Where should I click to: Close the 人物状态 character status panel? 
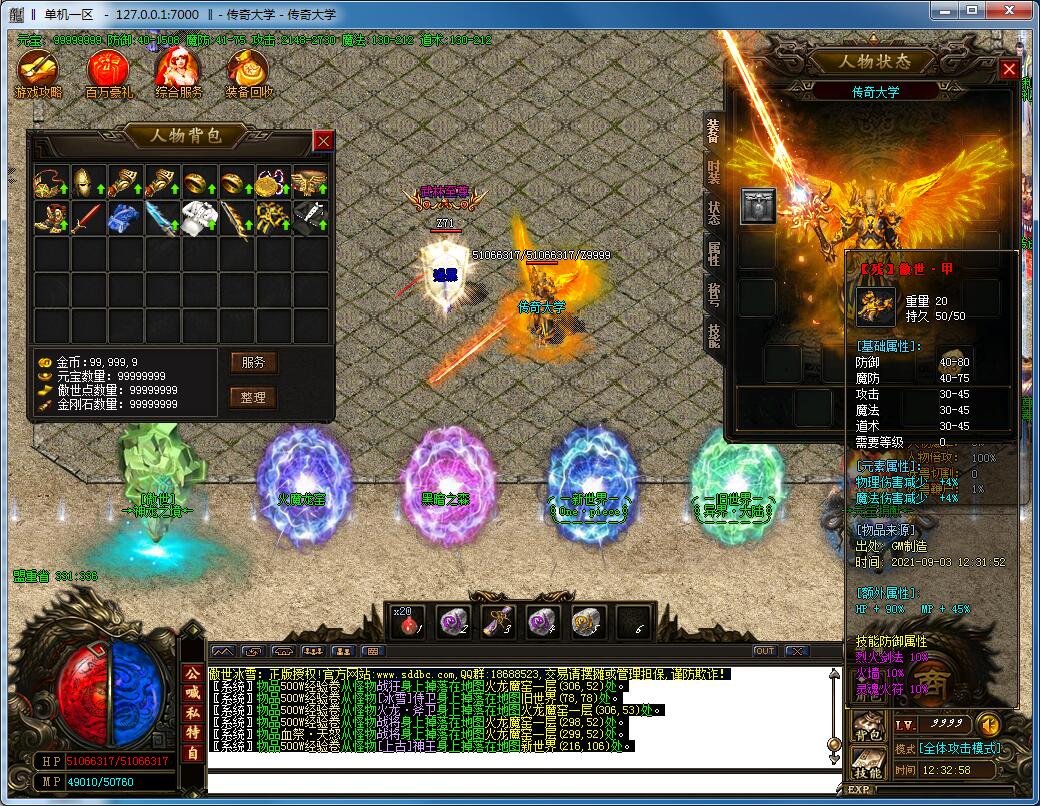(x=1009, y=70)
